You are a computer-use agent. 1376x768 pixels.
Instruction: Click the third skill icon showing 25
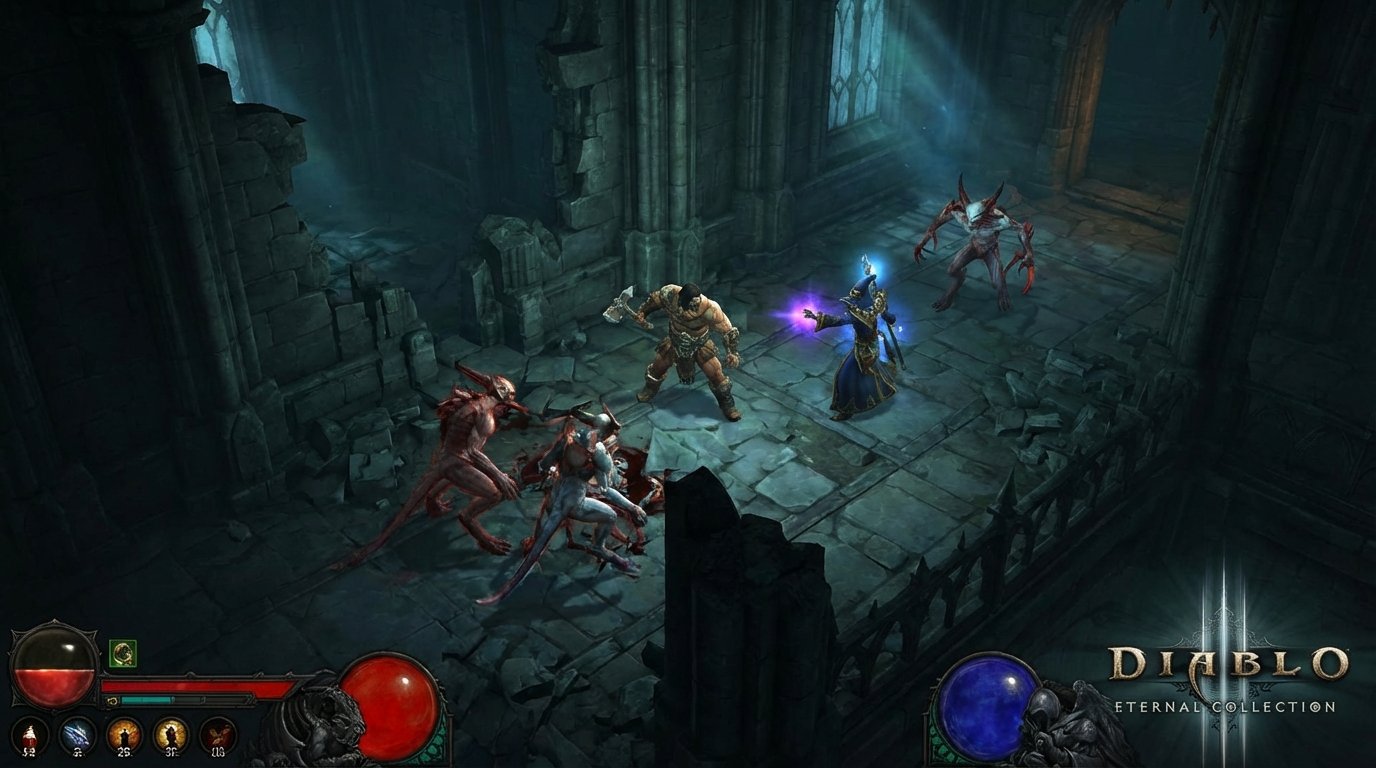pos(125,734)
